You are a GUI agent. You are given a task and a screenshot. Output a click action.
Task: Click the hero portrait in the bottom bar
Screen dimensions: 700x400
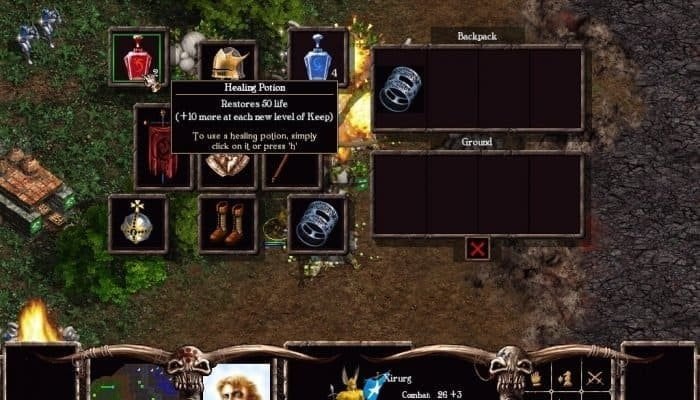click(x=236, y=382)
